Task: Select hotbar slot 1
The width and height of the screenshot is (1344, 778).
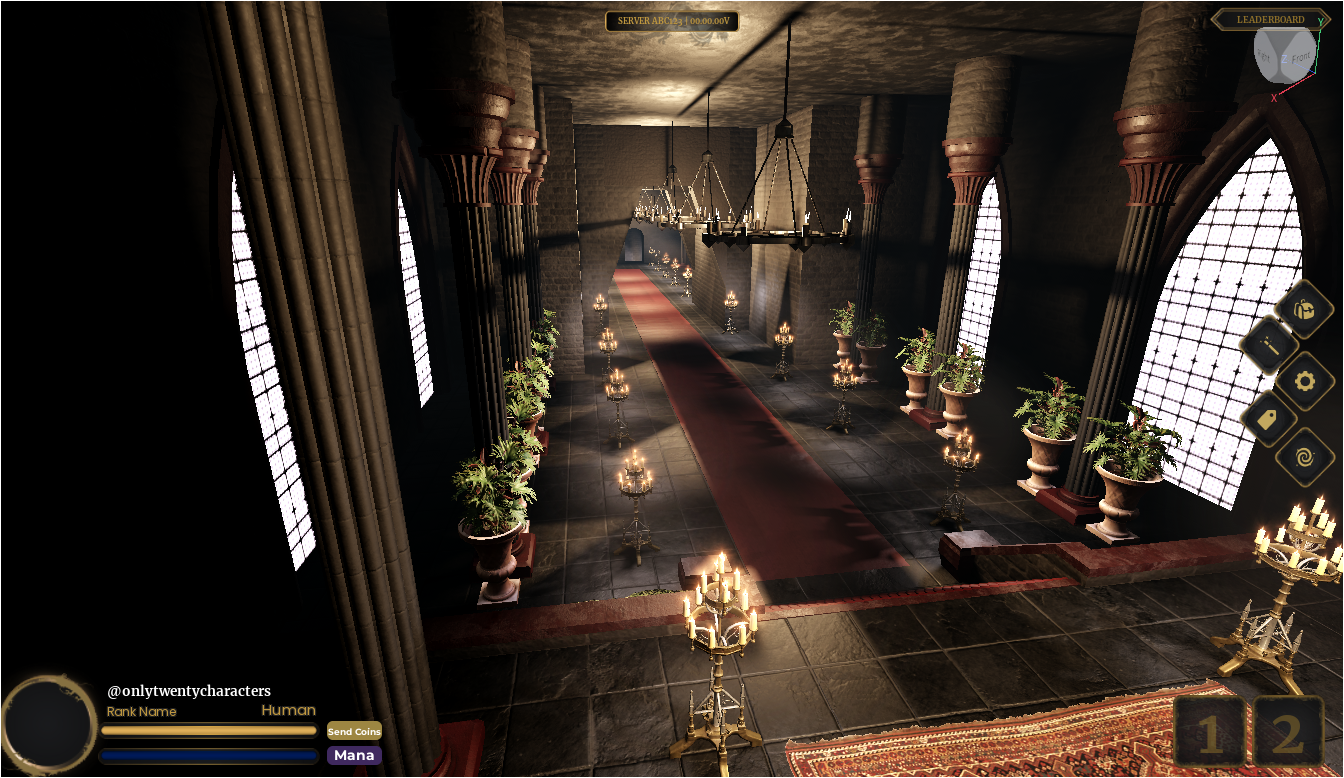Action: coord(1210,733)
